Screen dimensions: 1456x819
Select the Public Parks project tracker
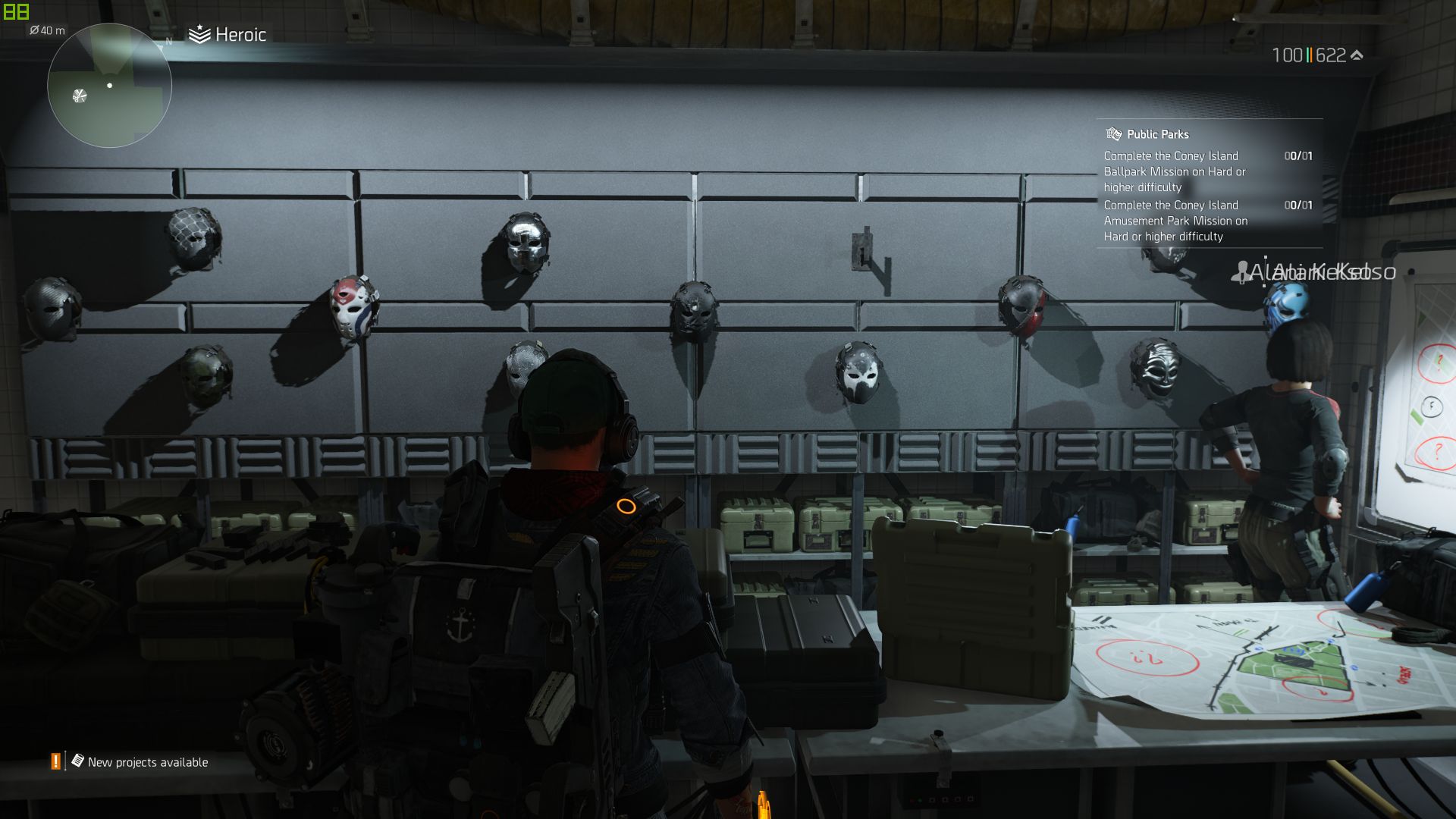[x=1157, y=134]
